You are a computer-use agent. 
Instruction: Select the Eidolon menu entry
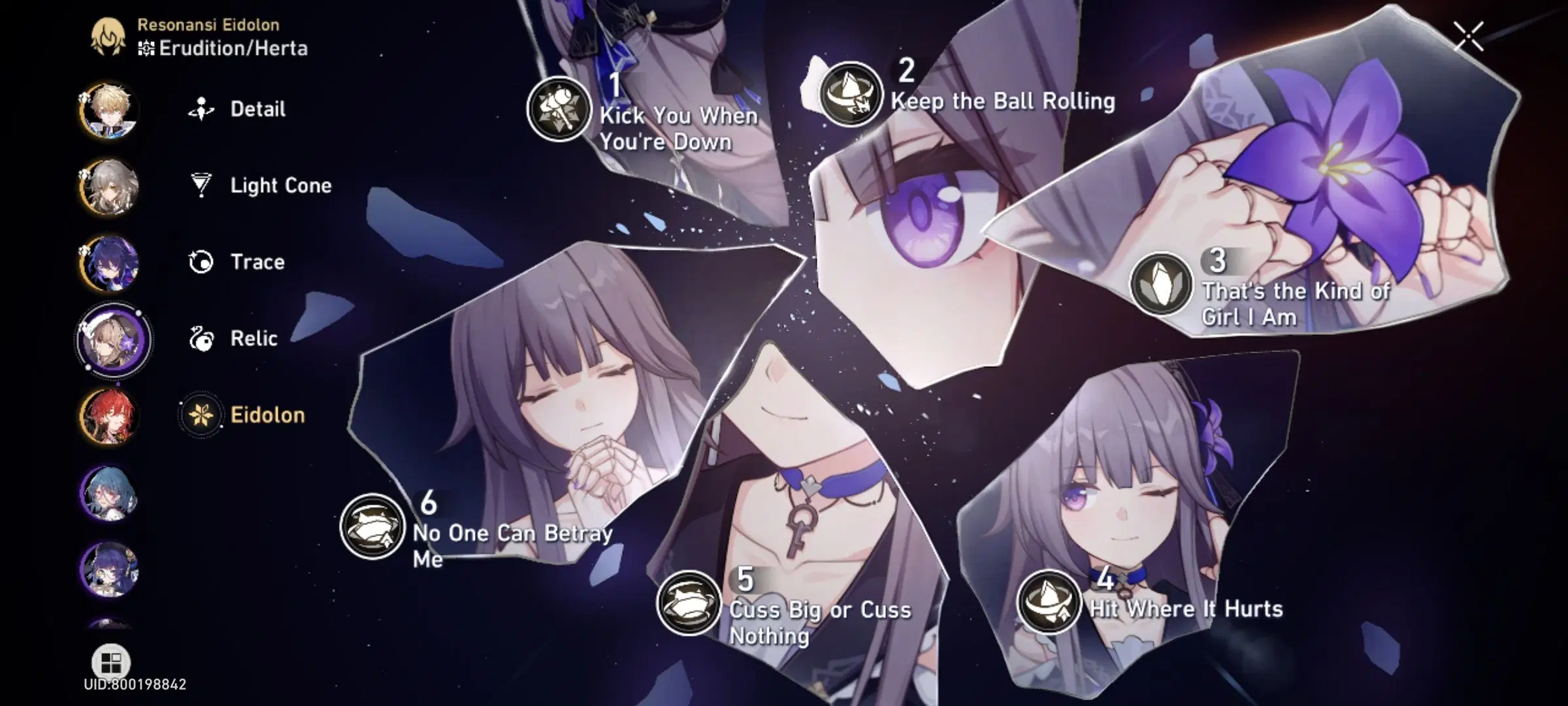(268, 414)
